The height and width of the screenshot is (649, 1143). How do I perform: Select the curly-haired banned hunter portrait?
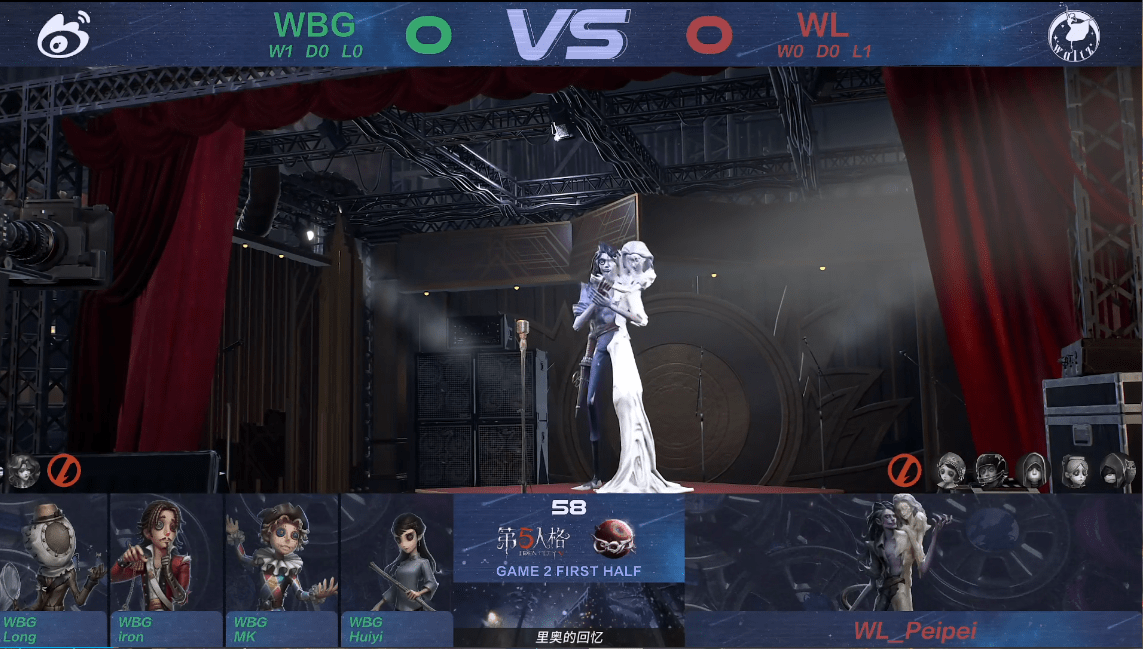click(x=22, y=470)
